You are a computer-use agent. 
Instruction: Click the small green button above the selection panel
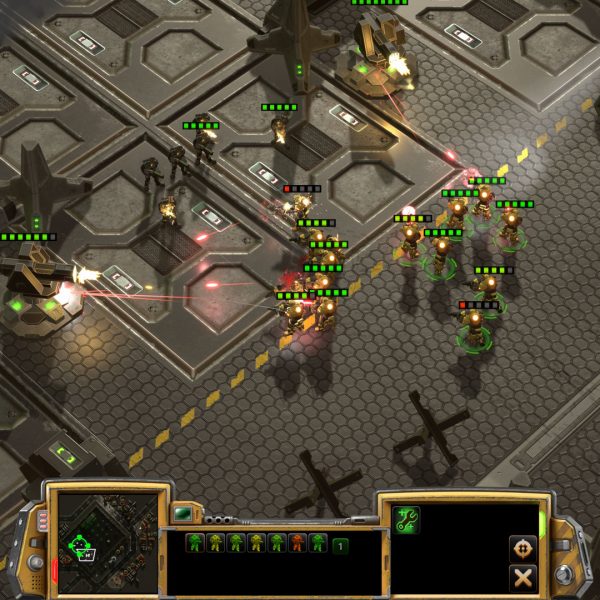pos(185,514)
